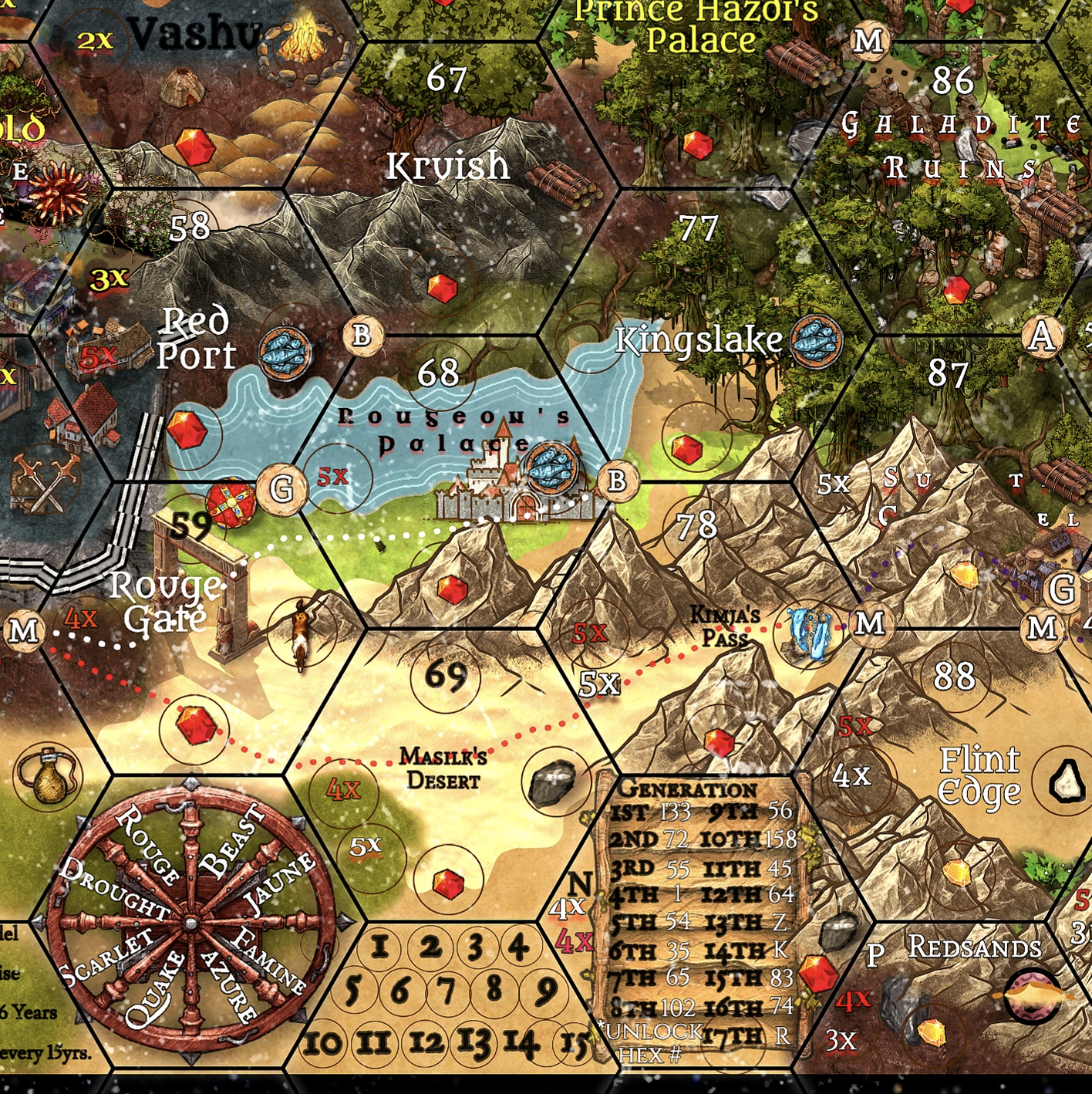Select circle 13 on the number track
Screen dimensions: 1092x1094
[474, 1043]
